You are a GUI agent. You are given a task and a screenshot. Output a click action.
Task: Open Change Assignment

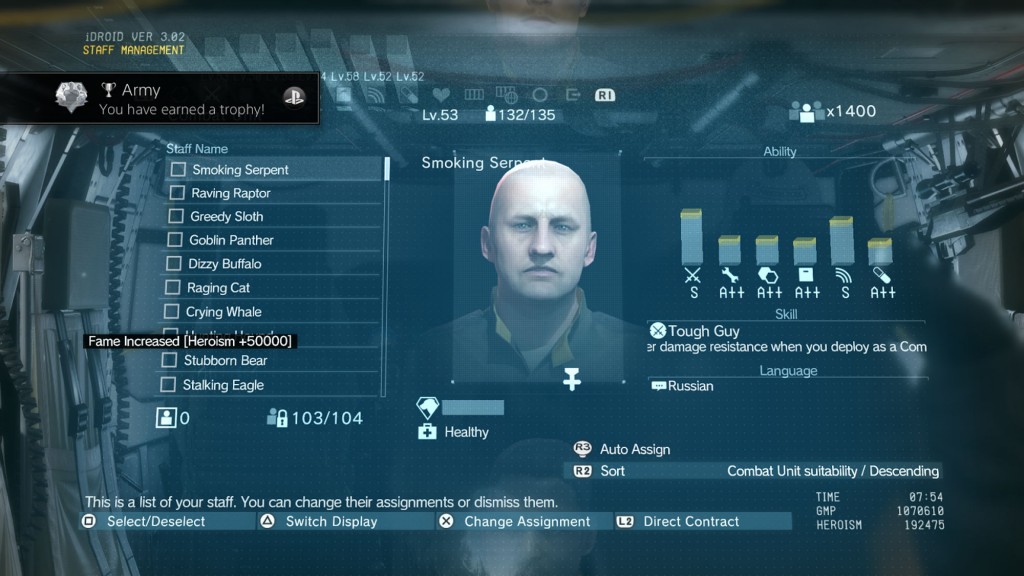526,522
